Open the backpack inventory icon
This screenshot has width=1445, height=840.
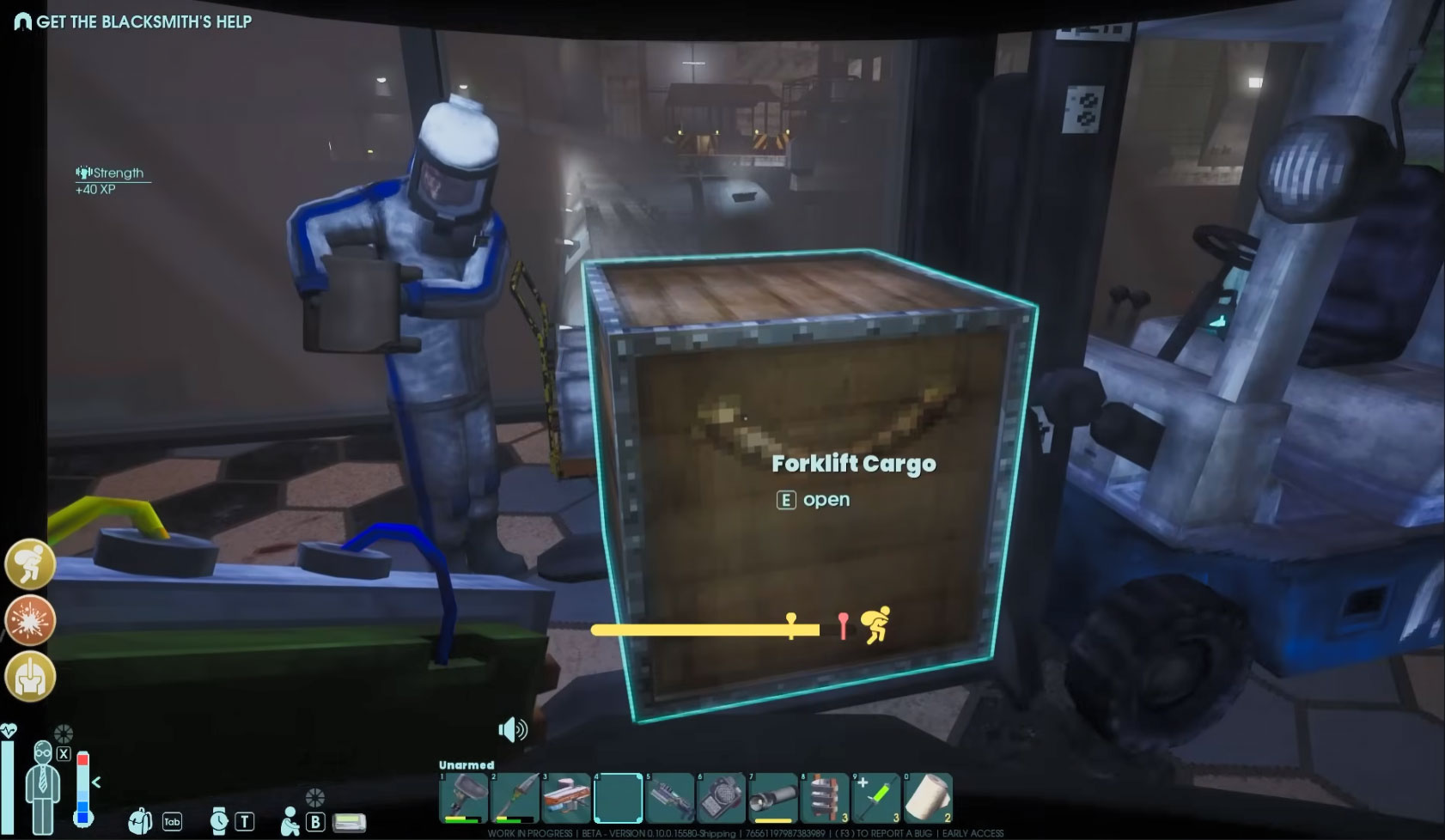pyautogui.click(x=140, y=821)
